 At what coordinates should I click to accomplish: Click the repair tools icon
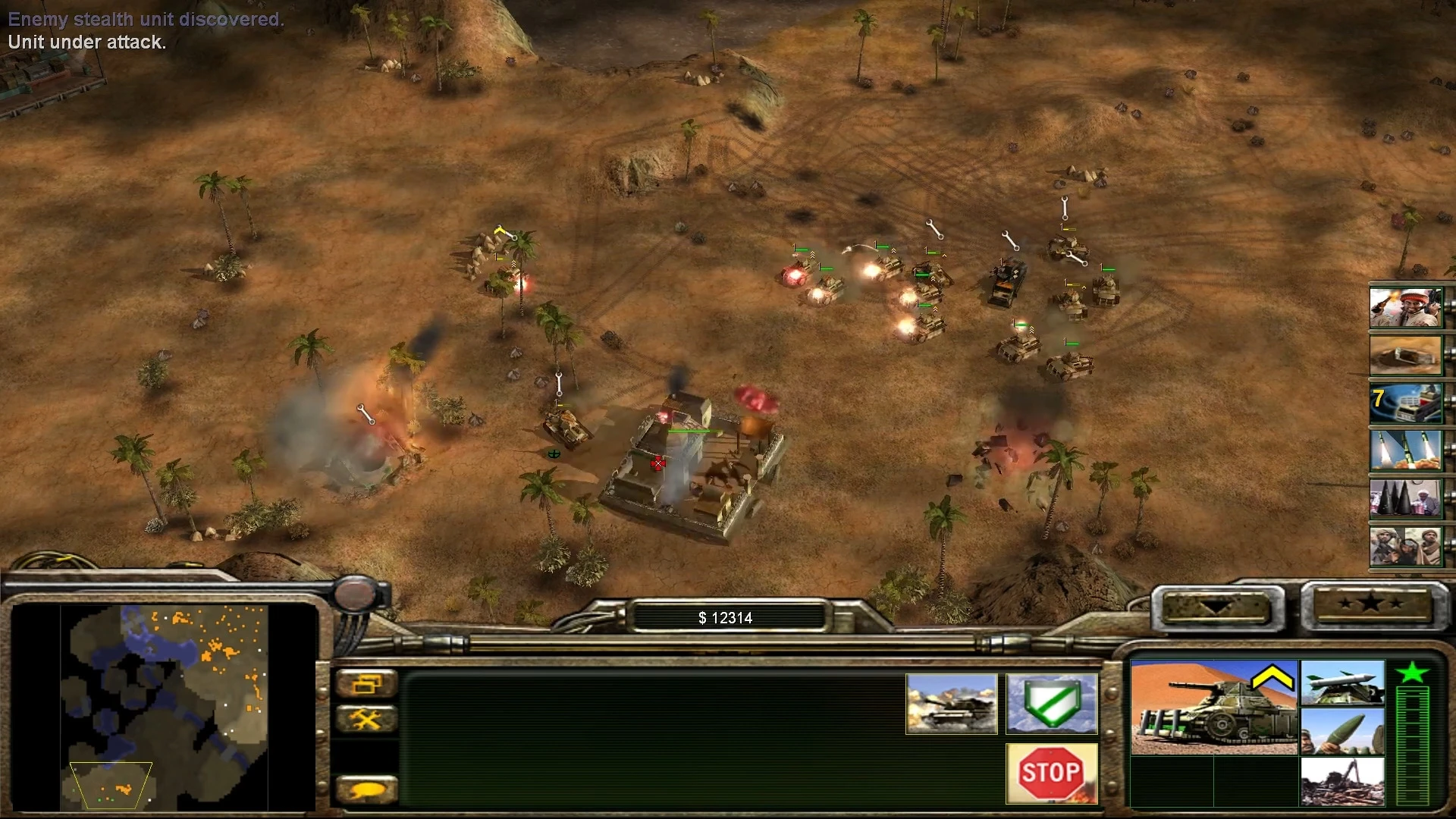369,719
